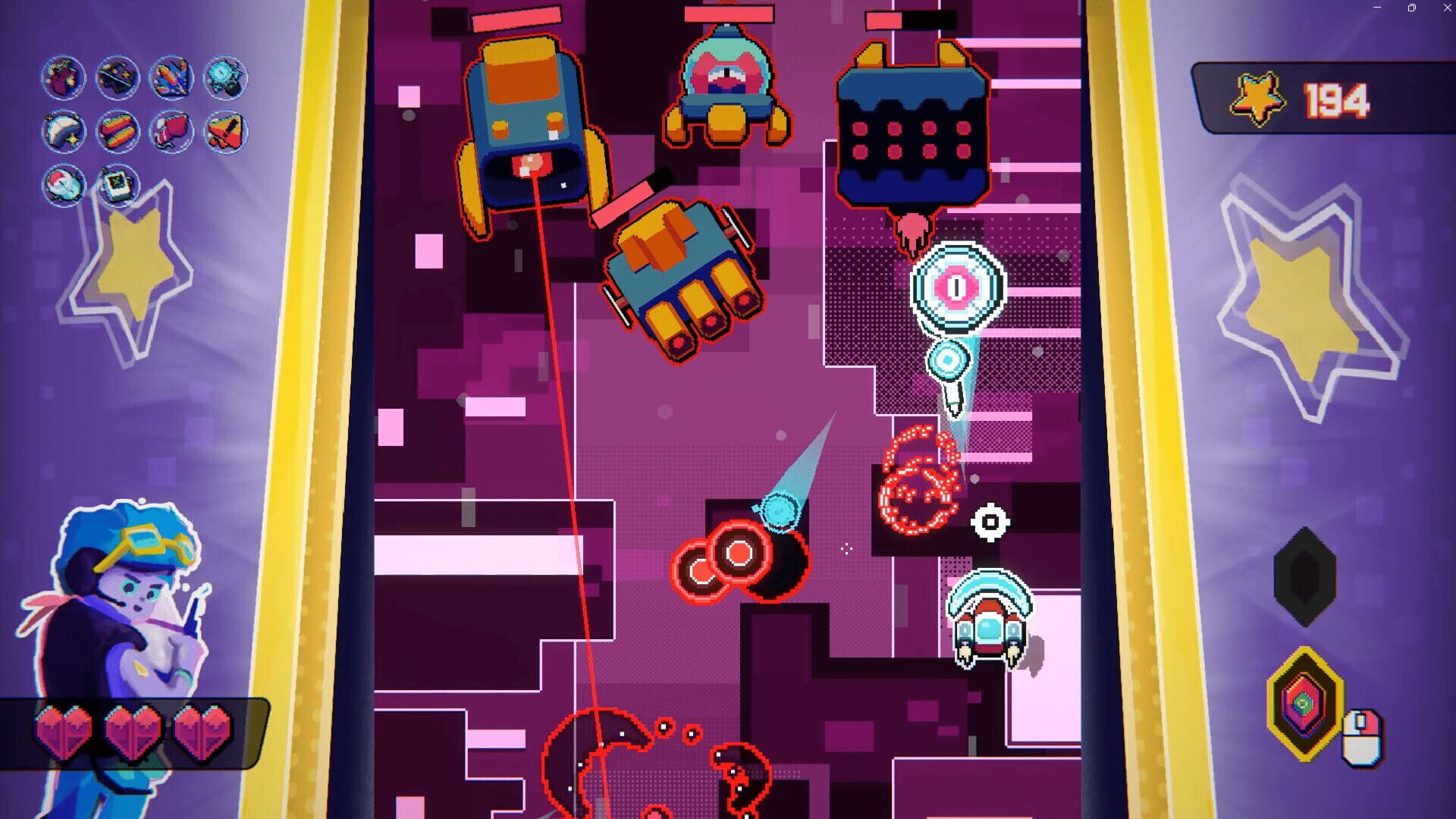This screenshot has height=819, width=1456.
Task: Select the rocket missiles power-up icon
Action: pos(171,77)
